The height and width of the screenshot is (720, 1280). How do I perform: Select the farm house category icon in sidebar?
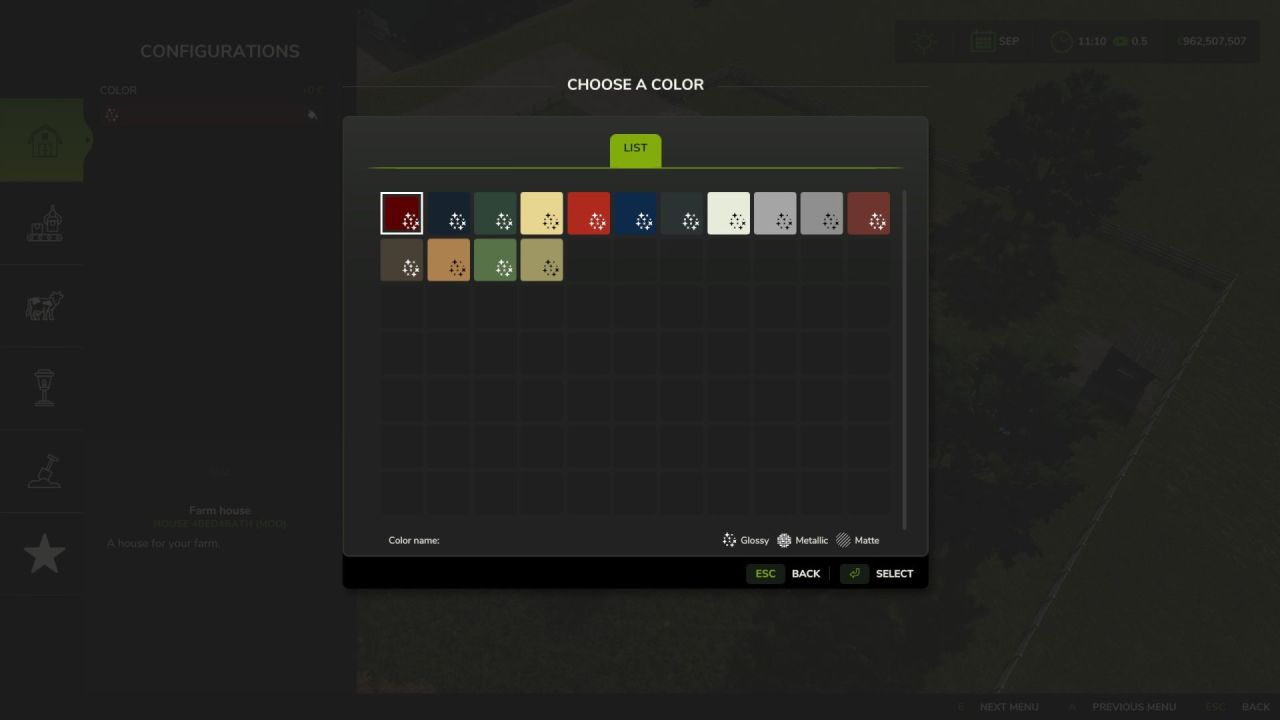42,139
